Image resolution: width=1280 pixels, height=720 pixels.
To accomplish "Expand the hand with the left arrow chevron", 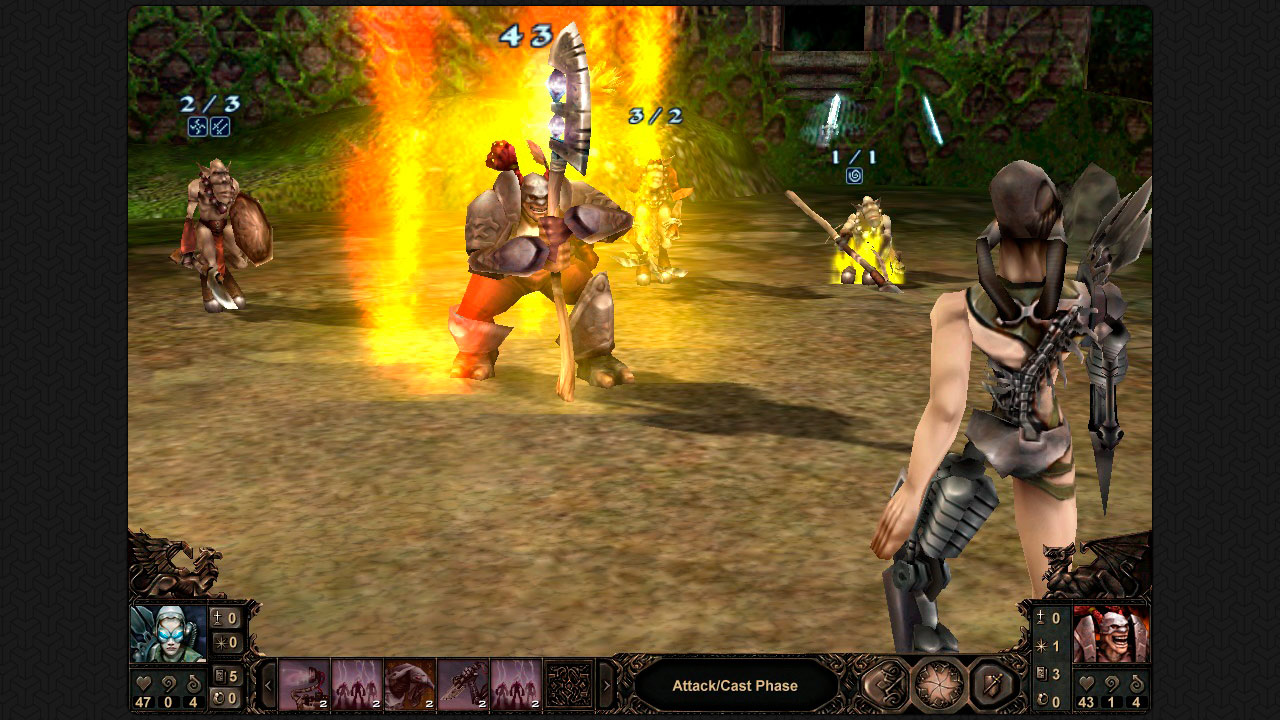I will [268, 684].
